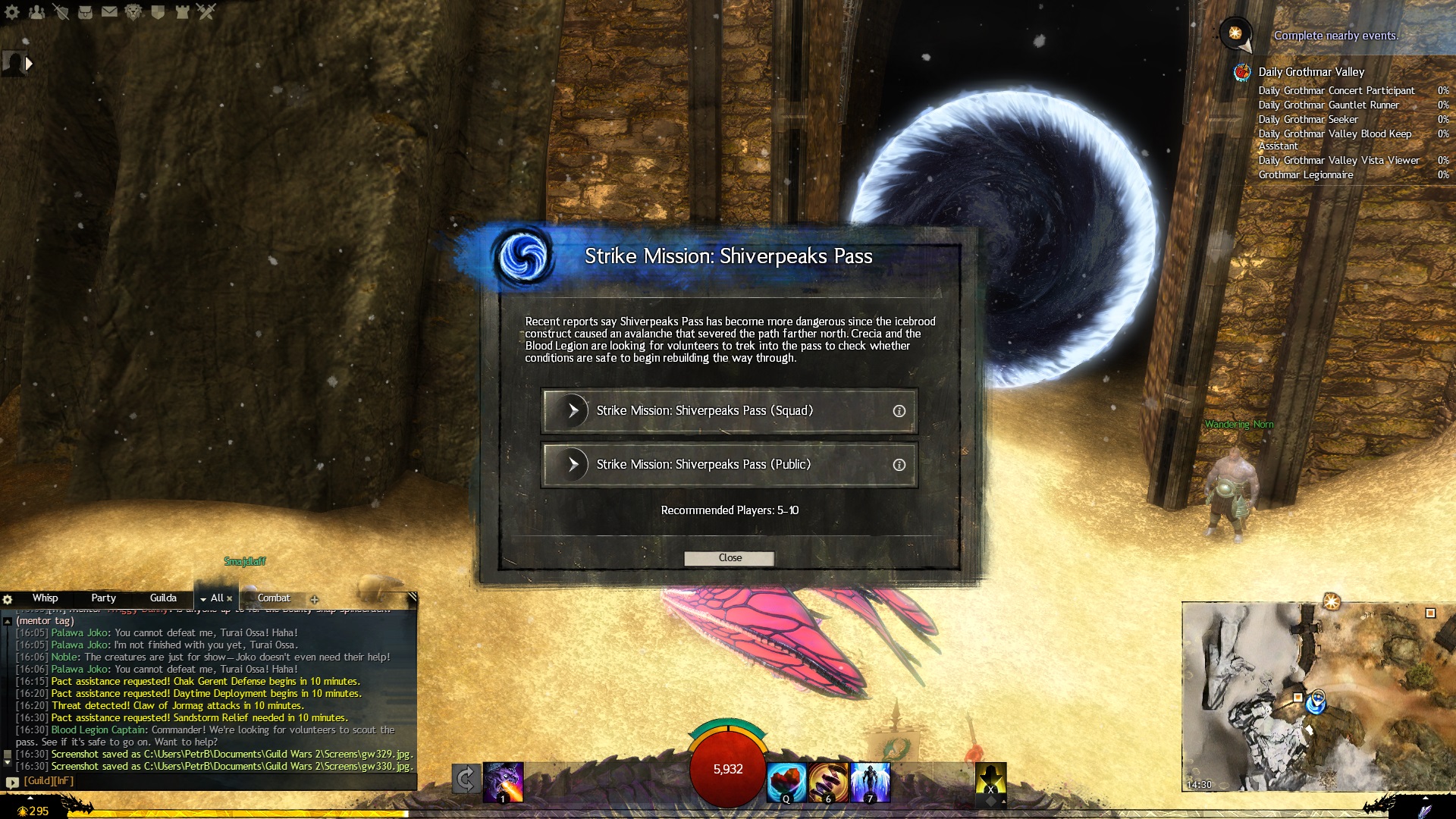The width and height of the screenshot is (1456, 819).
Task: Open the guild shield panel
Action: pos(158,12)
